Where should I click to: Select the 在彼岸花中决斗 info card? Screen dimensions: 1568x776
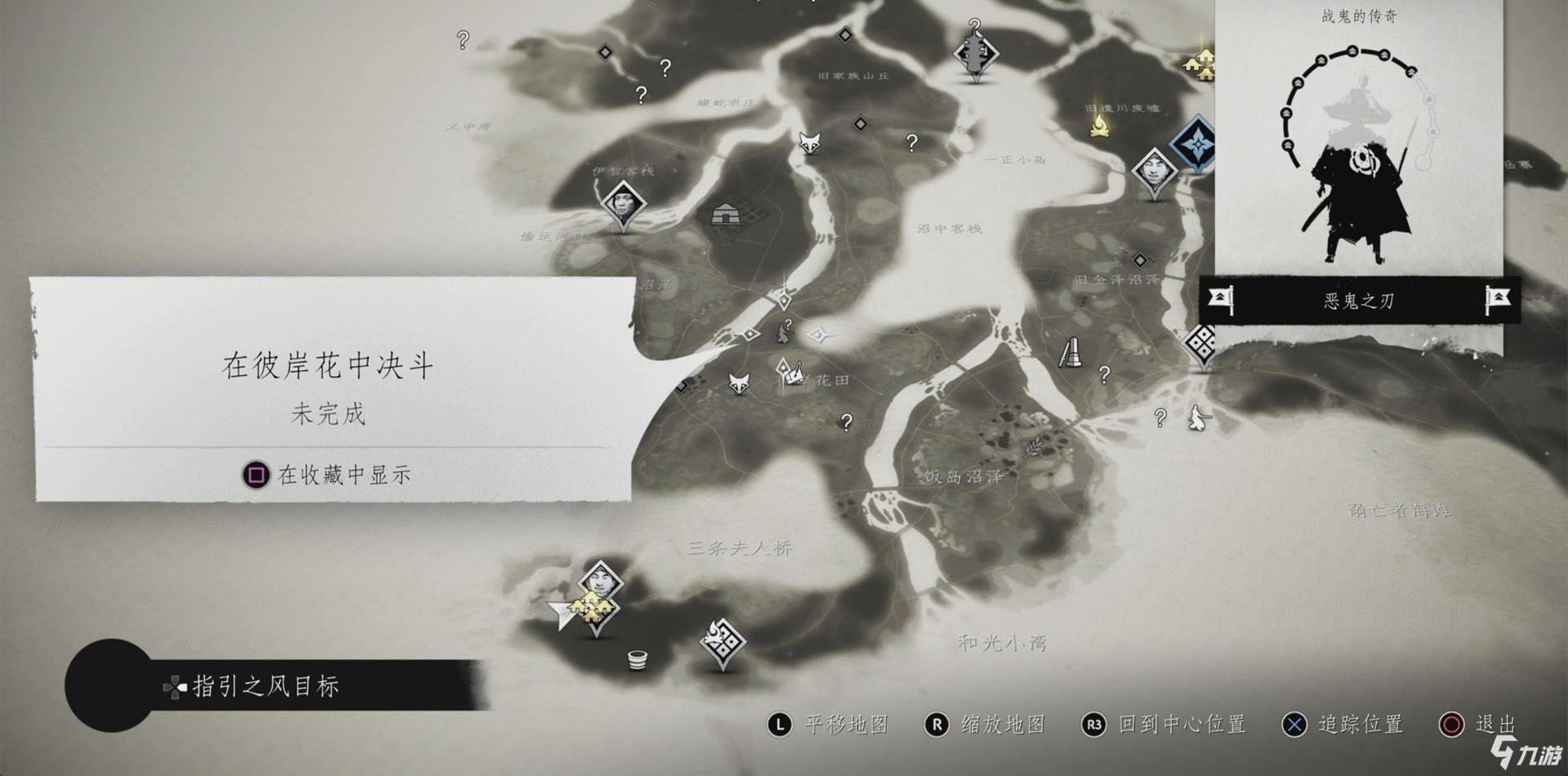(331, 388)
